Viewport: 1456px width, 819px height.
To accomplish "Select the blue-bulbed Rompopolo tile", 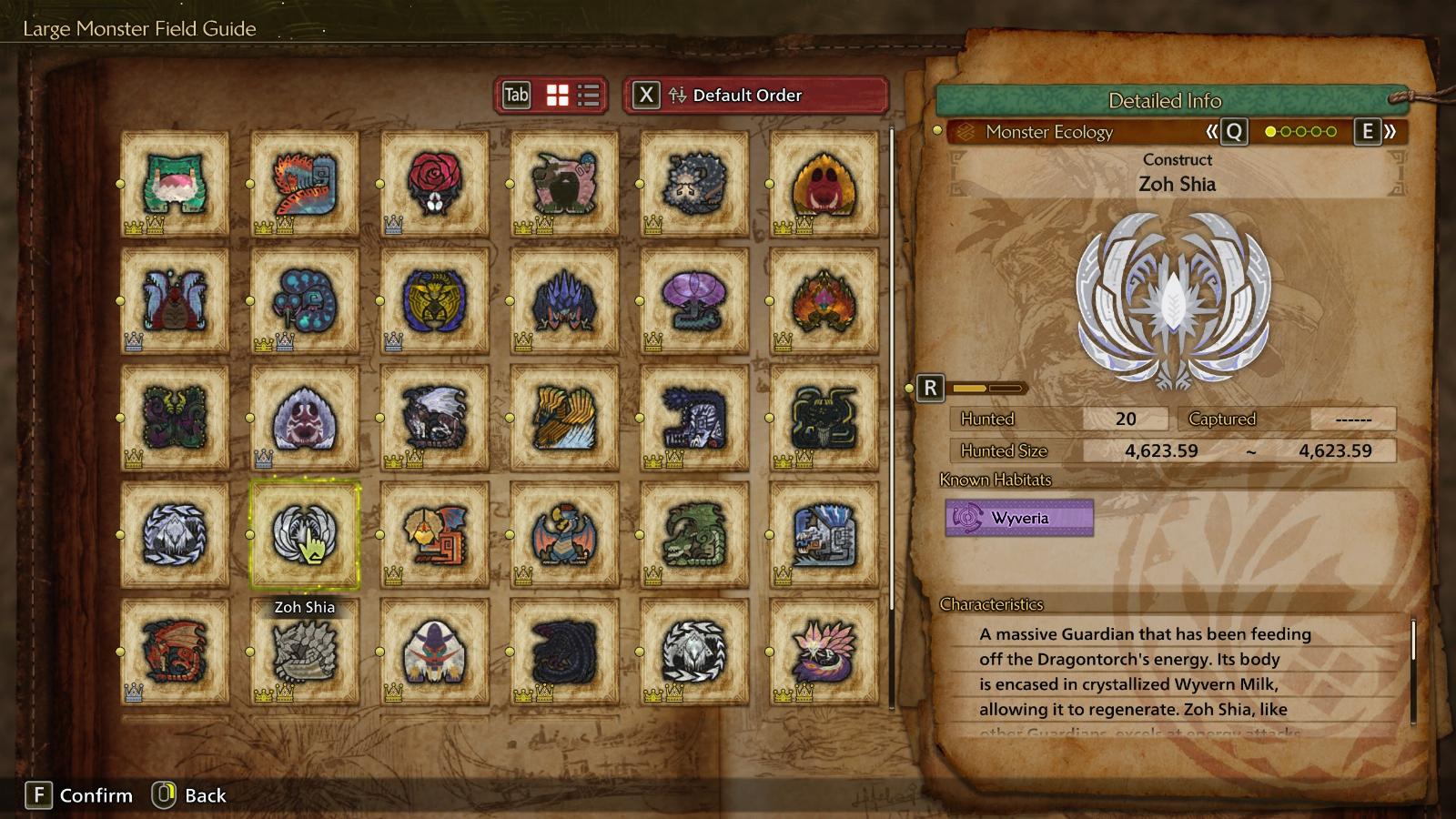I will pyautogui.click(x=305, y=300).
